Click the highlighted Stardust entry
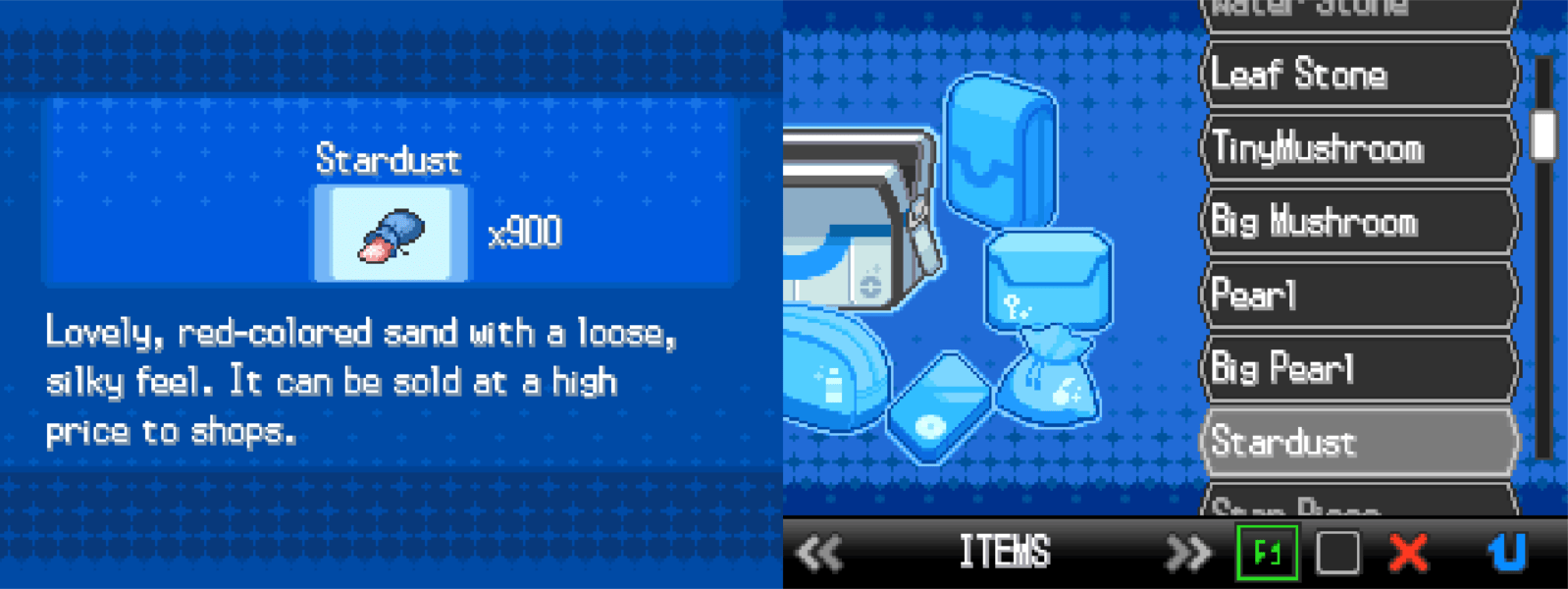The image size is (1568, 589). [1357, 442]
